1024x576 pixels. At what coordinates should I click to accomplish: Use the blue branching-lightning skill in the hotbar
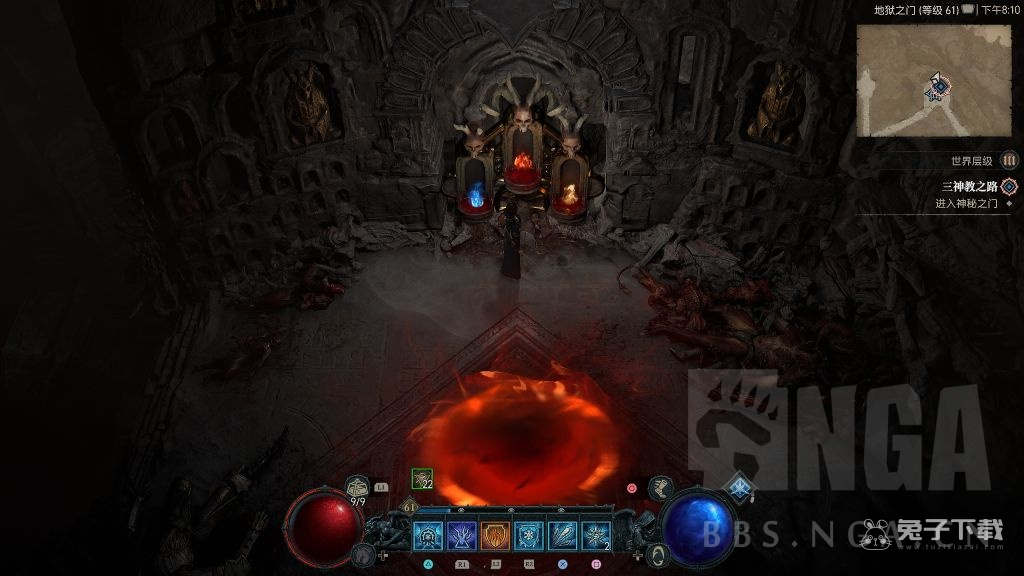click(x=461, y=536)
